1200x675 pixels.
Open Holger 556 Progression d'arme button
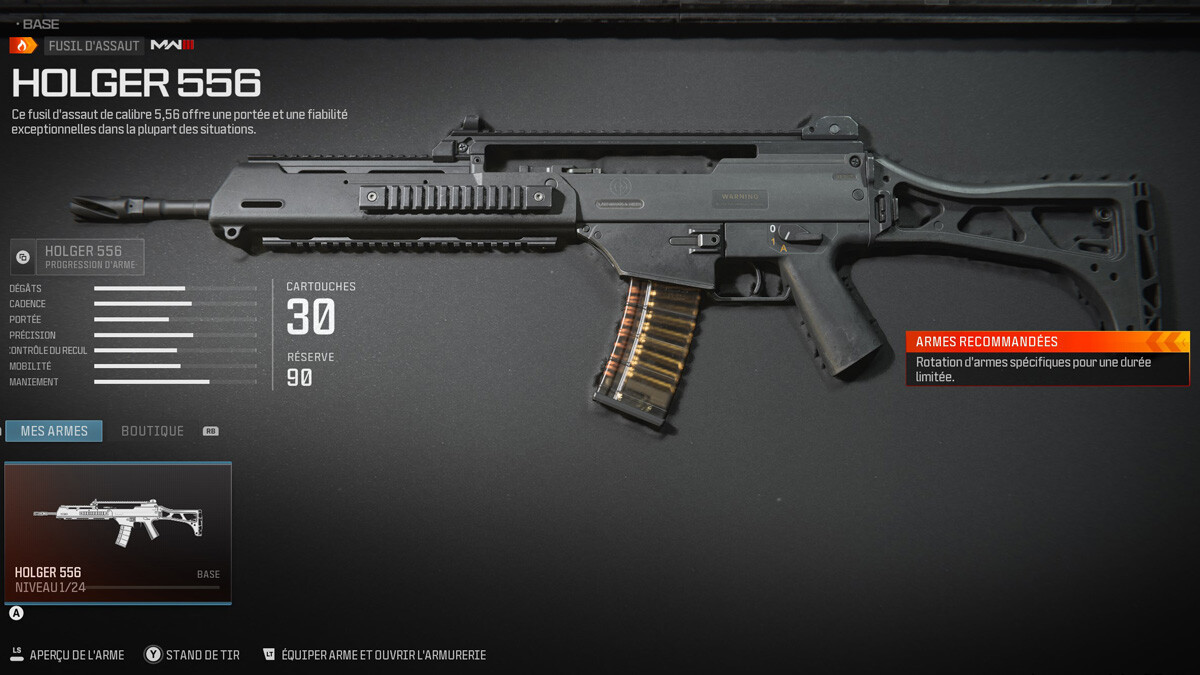pyautogui.click(x=78, y=257)
